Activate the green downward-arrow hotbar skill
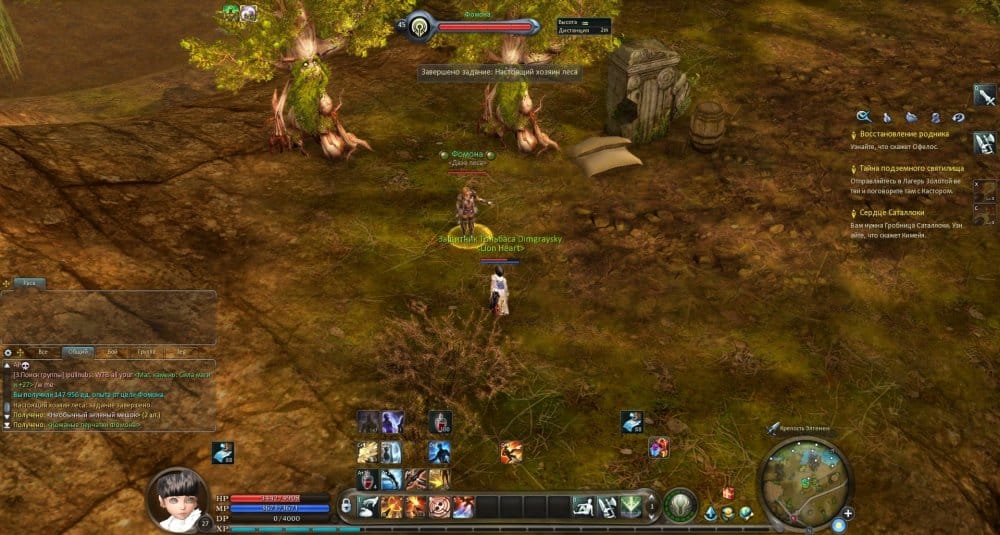Viewport: 1000px width, 535px height. pos(630,506)
